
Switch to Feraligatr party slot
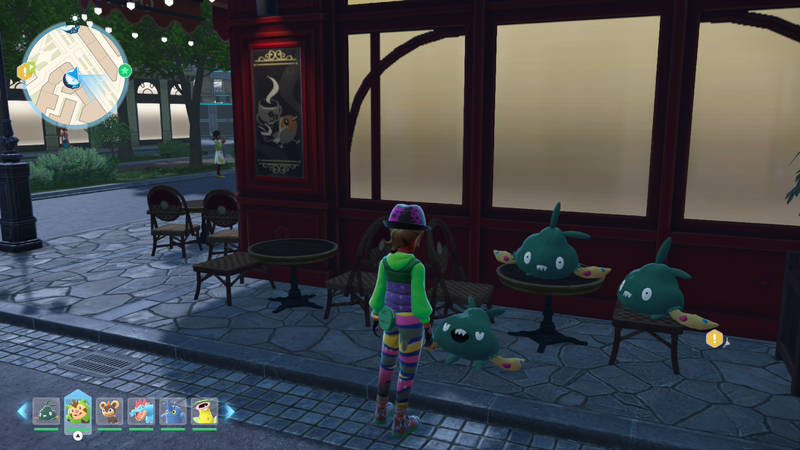141,411
